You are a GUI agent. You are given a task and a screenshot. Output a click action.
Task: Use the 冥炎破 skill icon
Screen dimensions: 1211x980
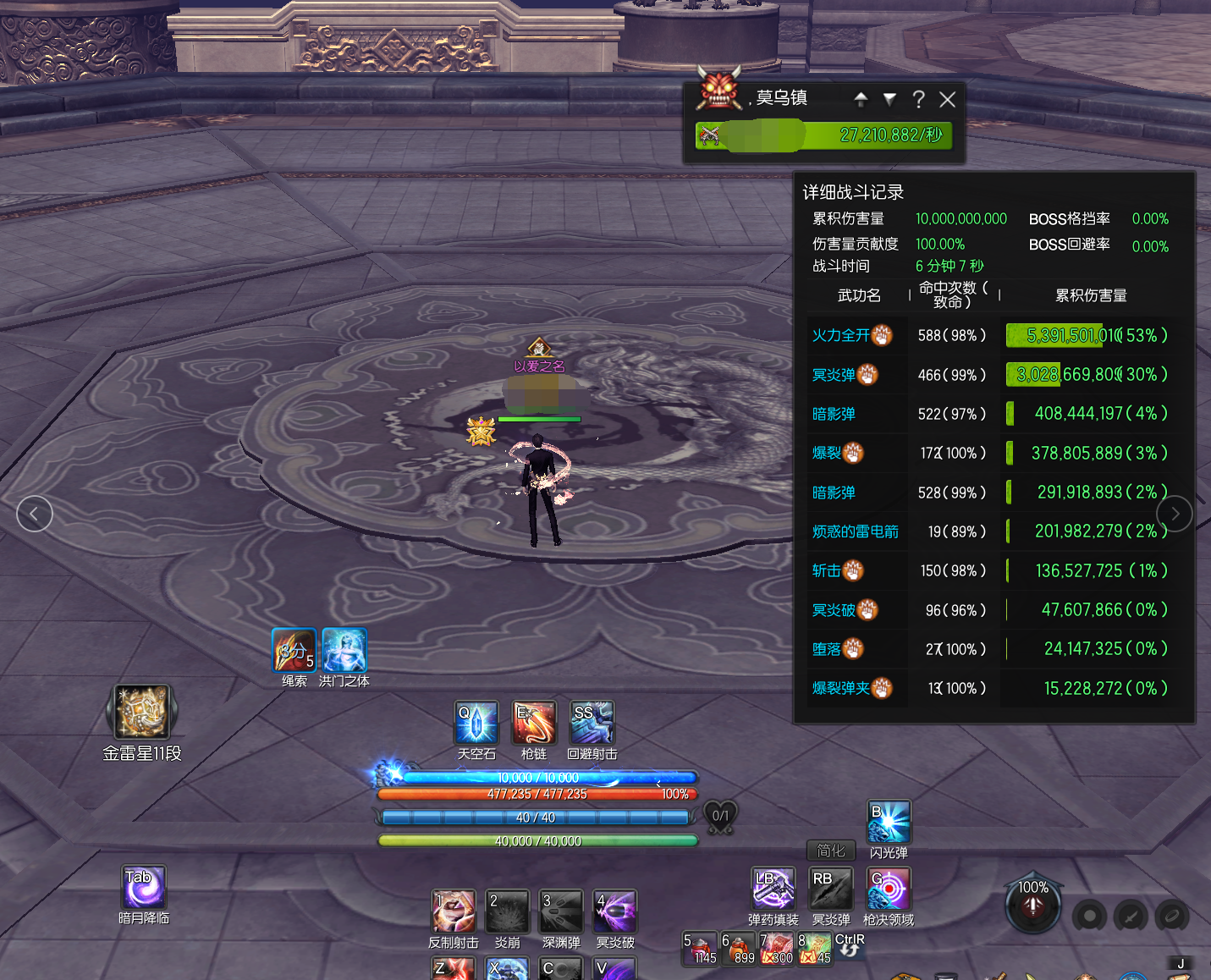pos(615,911)
